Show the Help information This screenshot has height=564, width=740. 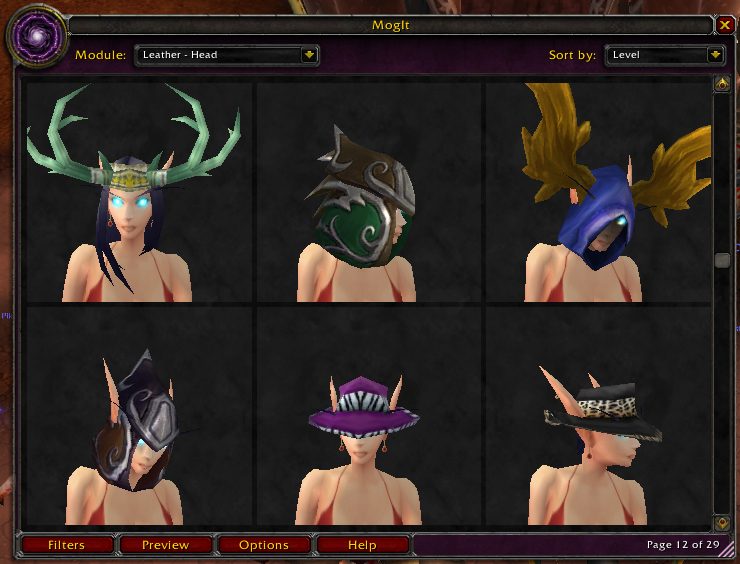[x=362, y=545]
